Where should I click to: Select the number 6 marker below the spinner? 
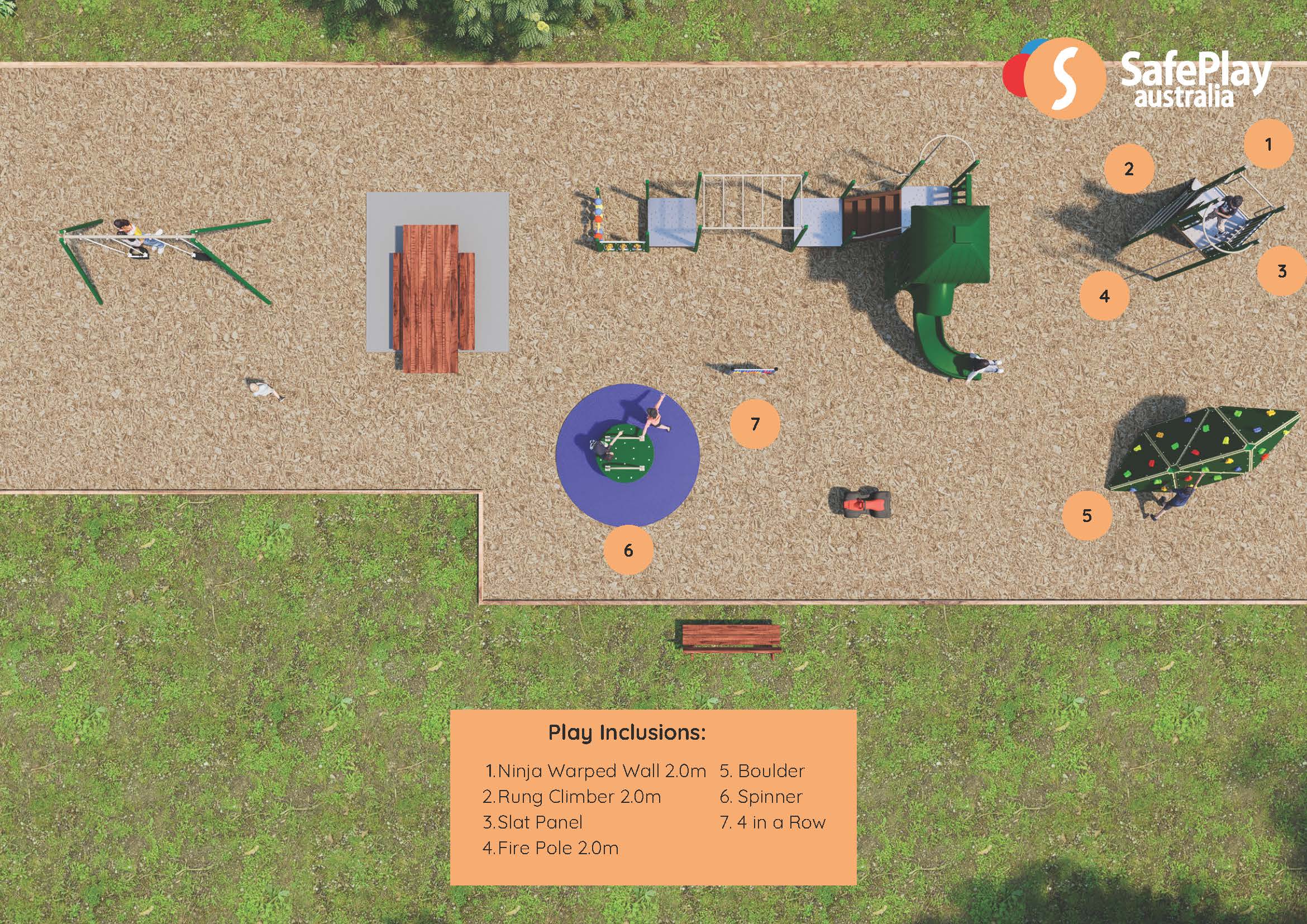pyautogui.click(x=628, y=550)
